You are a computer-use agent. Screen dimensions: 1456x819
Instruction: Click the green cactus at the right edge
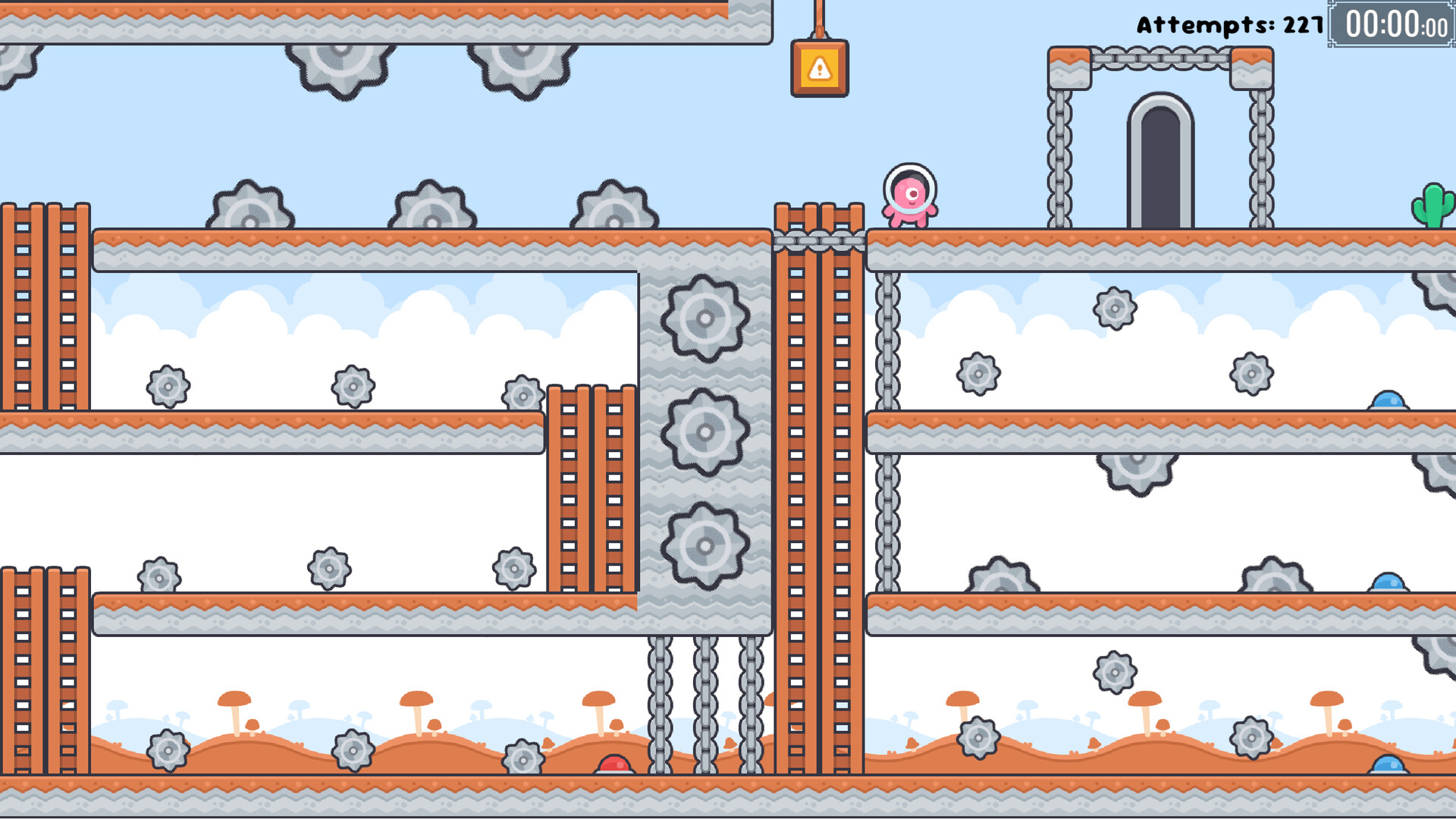tap(1432, 205)
